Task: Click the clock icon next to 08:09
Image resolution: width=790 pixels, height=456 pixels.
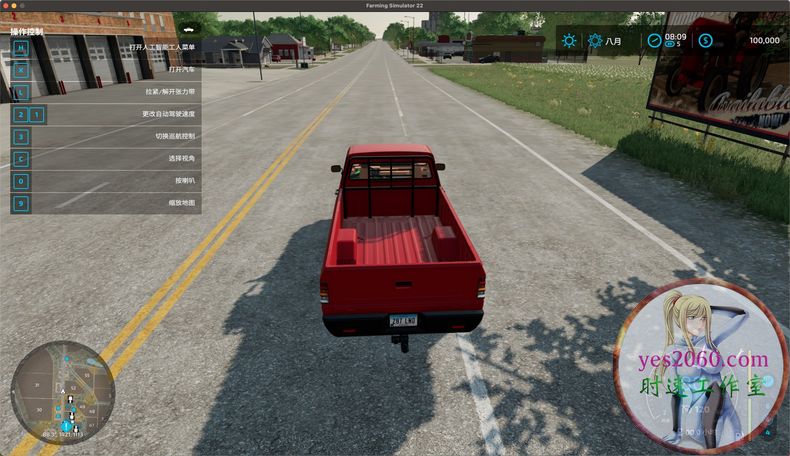Action: point(654,41)
